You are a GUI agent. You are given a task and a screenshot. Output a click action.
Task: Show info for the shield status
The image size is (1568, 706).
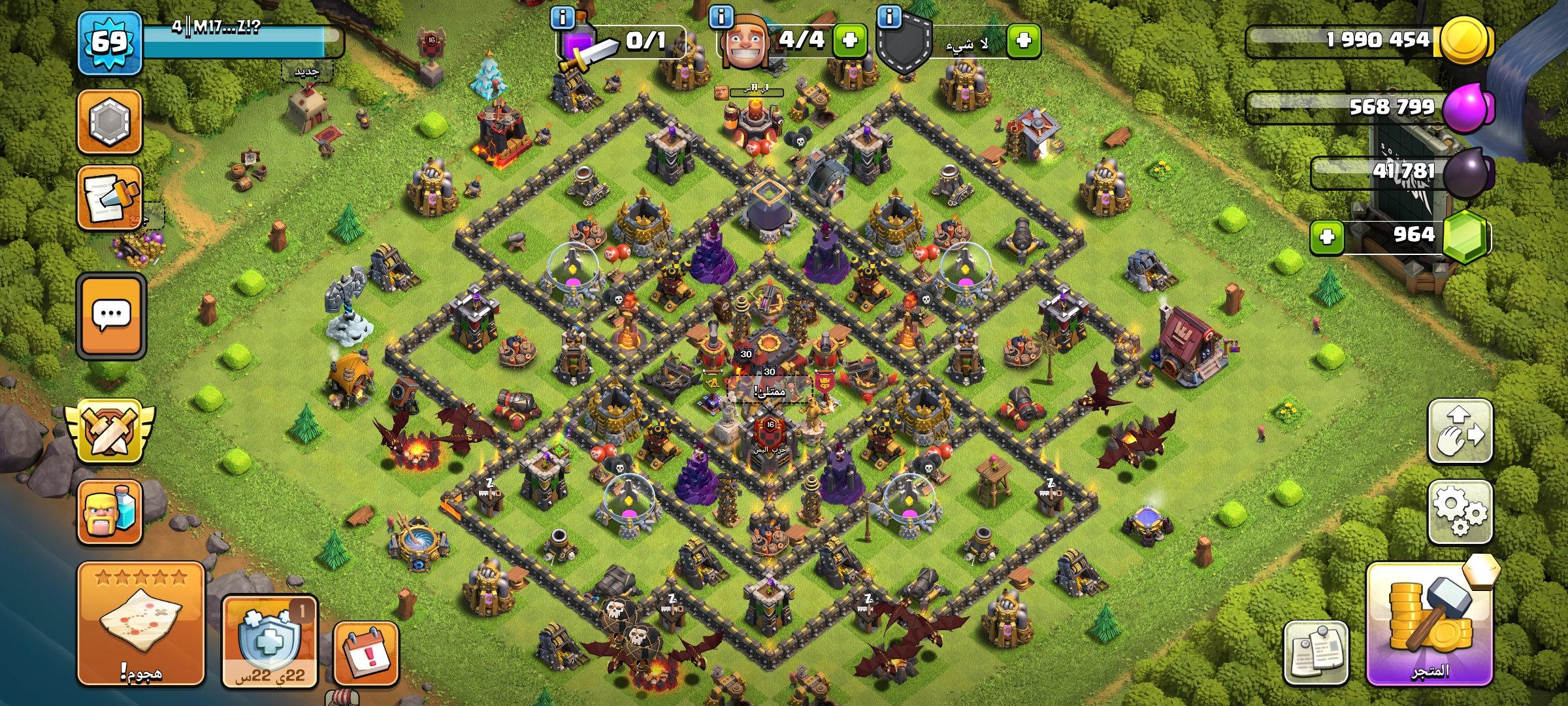889,17
